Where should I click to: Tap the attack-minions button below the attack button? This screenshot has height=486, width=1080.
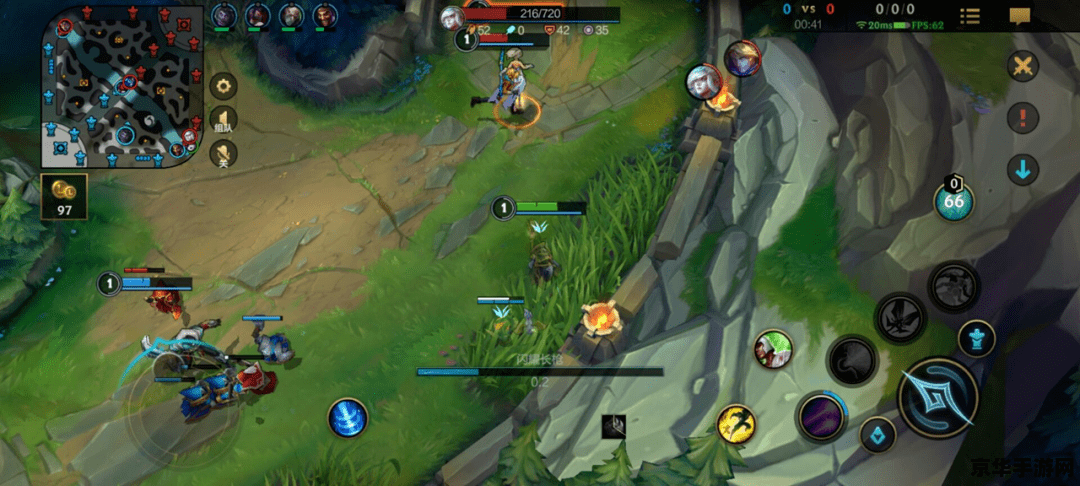point(878,434)
